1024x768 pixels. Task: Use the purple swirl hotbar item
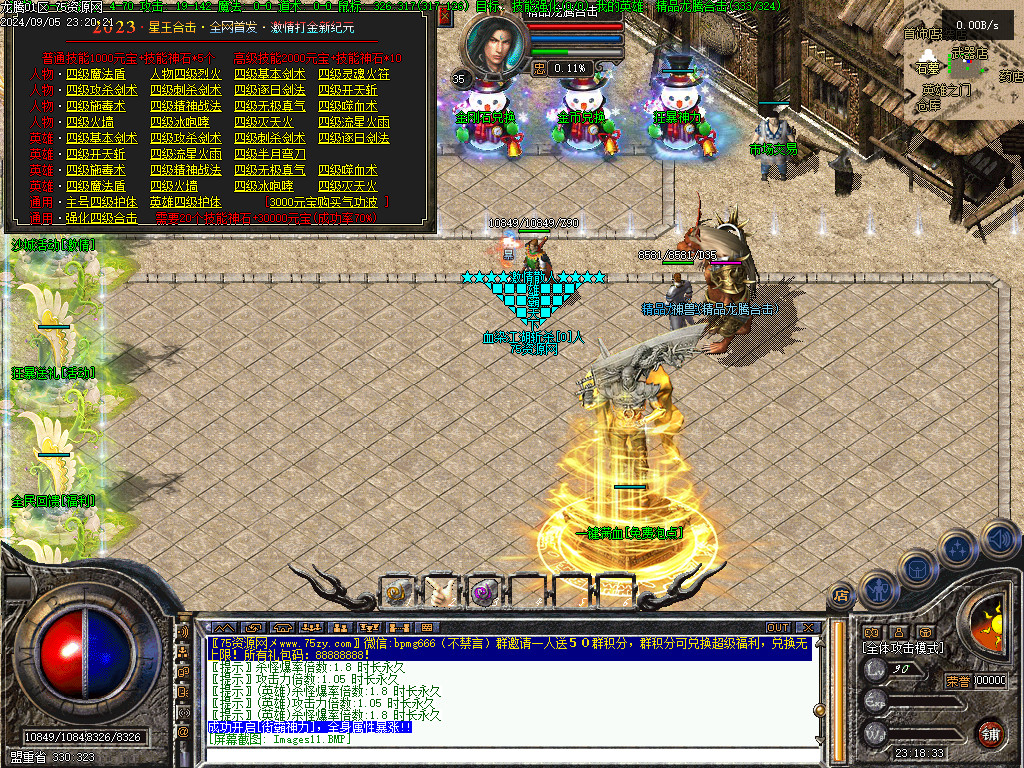click(484, 592)
